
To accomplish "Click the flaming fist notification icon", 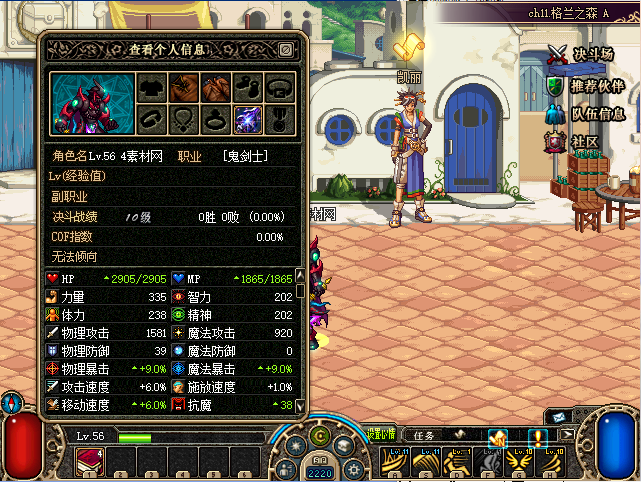I will tap(497, 437).
